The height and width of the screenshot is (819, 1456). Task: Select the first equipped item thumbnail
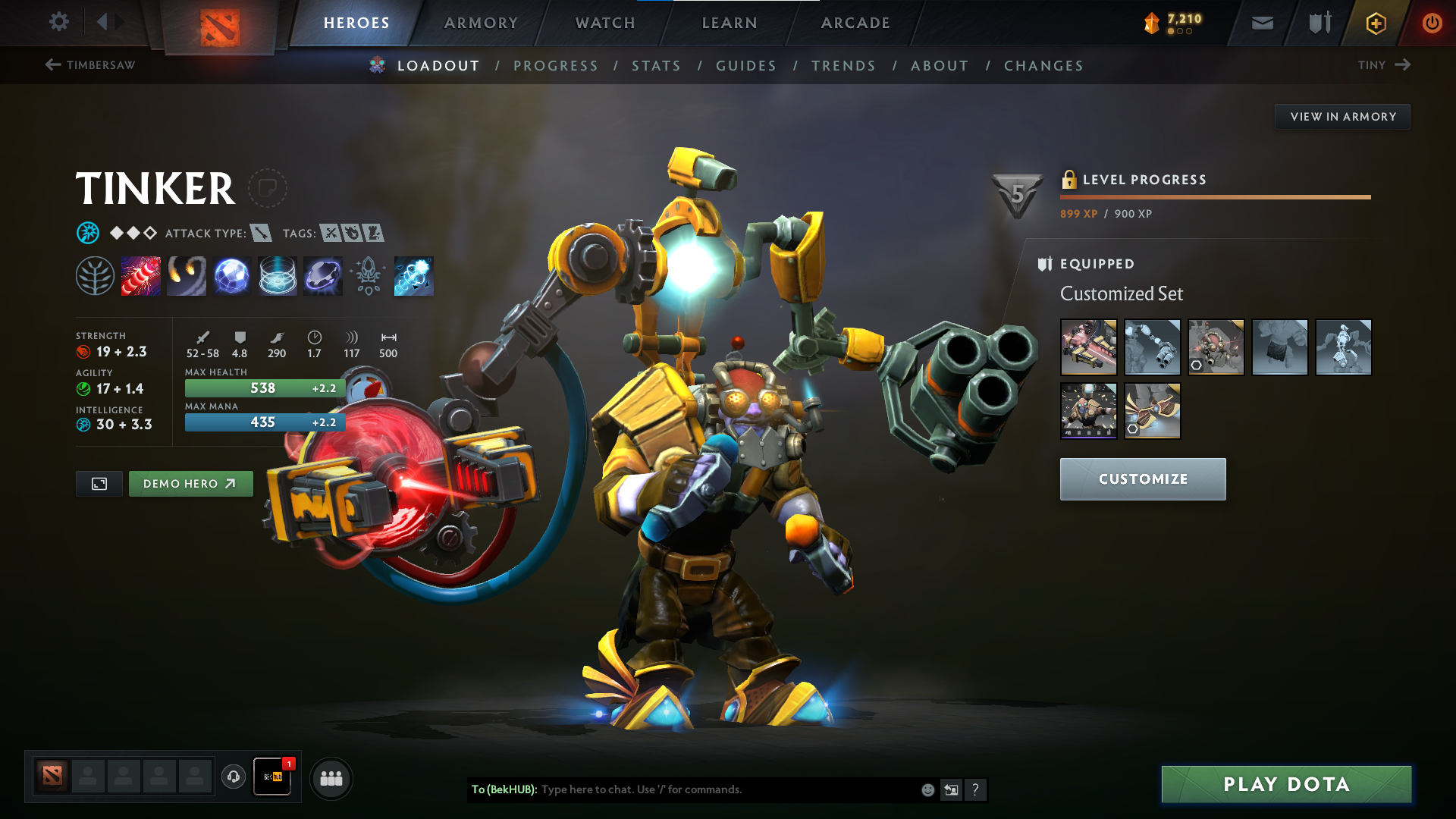pos(1088,347)
